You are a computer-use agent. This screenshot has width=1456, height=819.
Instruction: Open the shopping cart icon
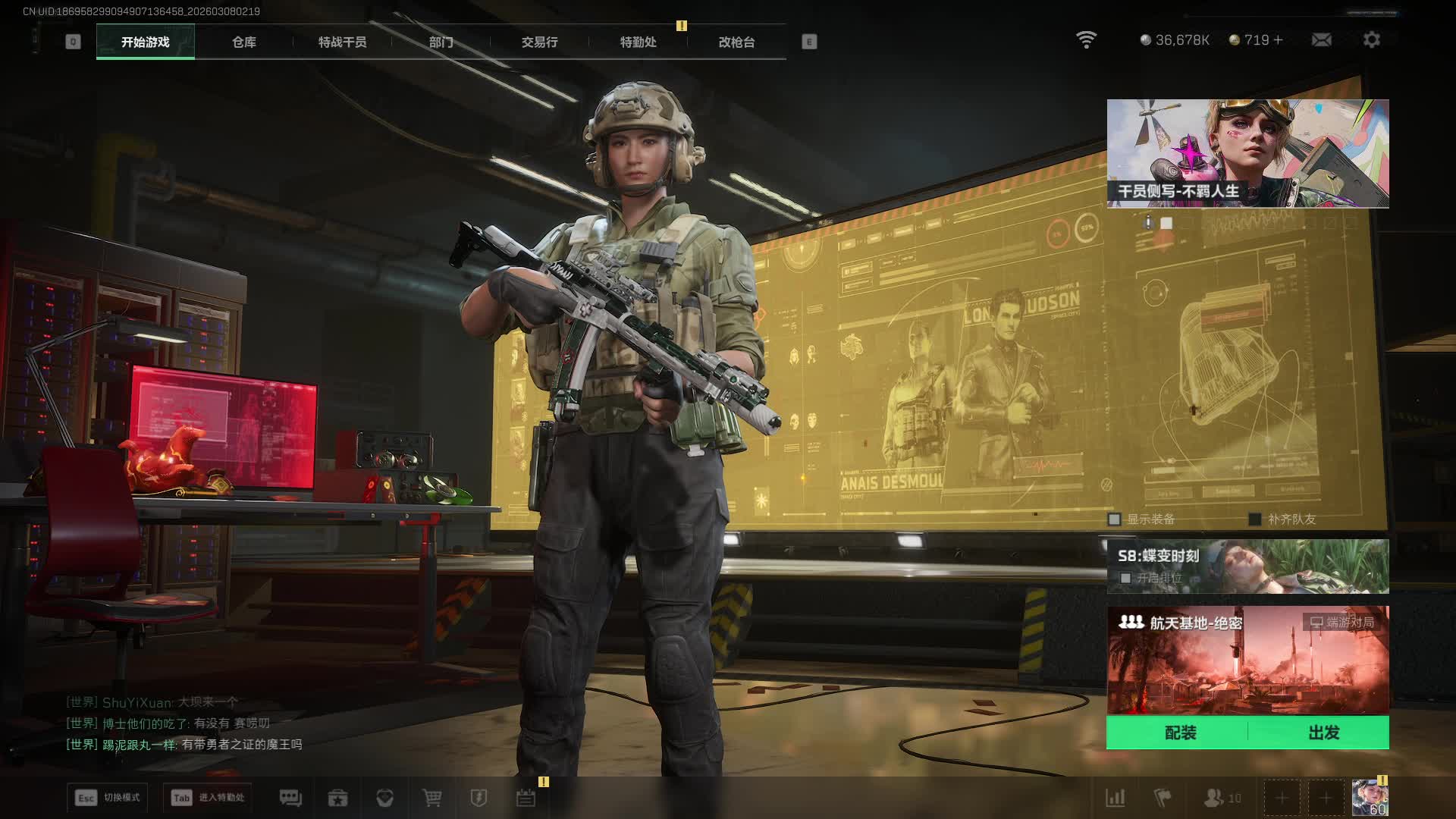click(x=431, y=798)
